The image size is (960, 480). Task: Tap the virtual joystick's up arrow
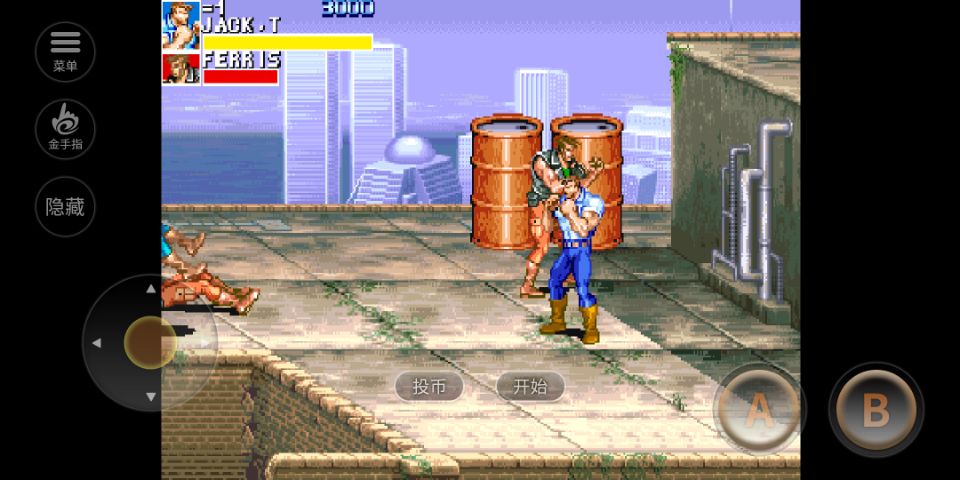[x=150, y=289]
